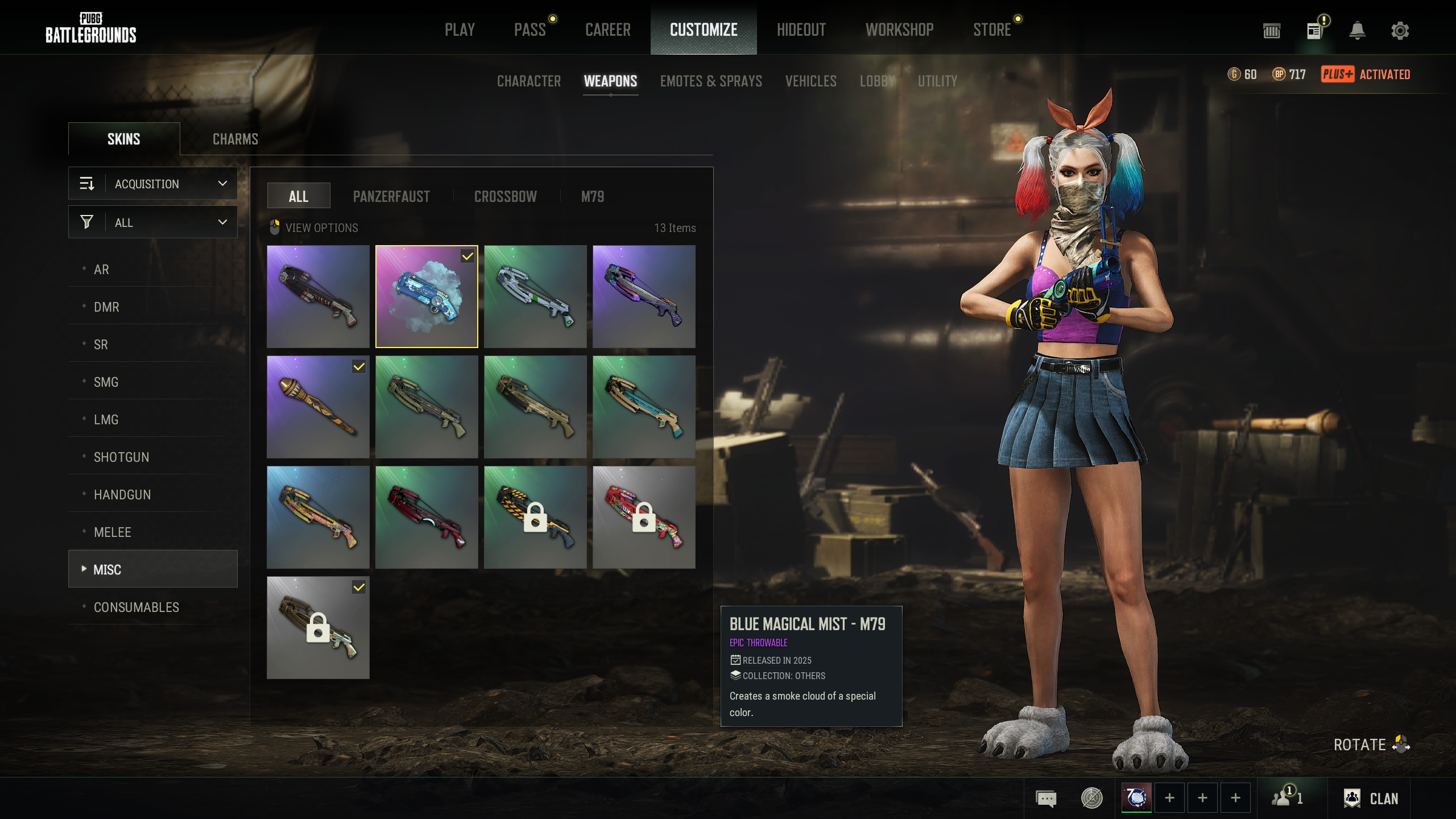Choose the Shotgun weapon category
Image resolution: width=1456 pixels, height=819 pixels.
[121, 457]
